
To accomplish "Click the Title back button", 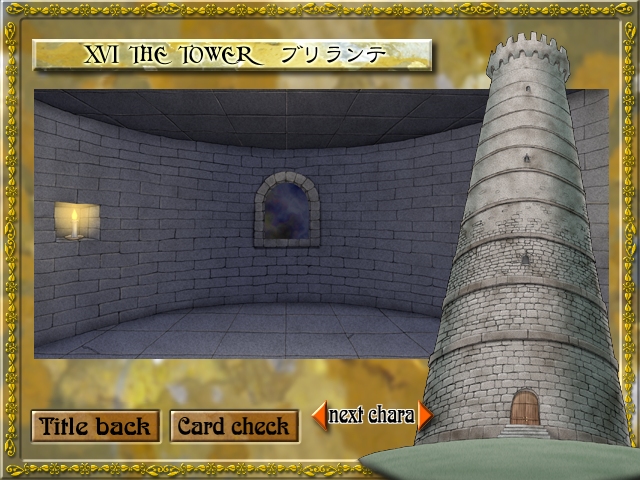I will pos(95,426).
